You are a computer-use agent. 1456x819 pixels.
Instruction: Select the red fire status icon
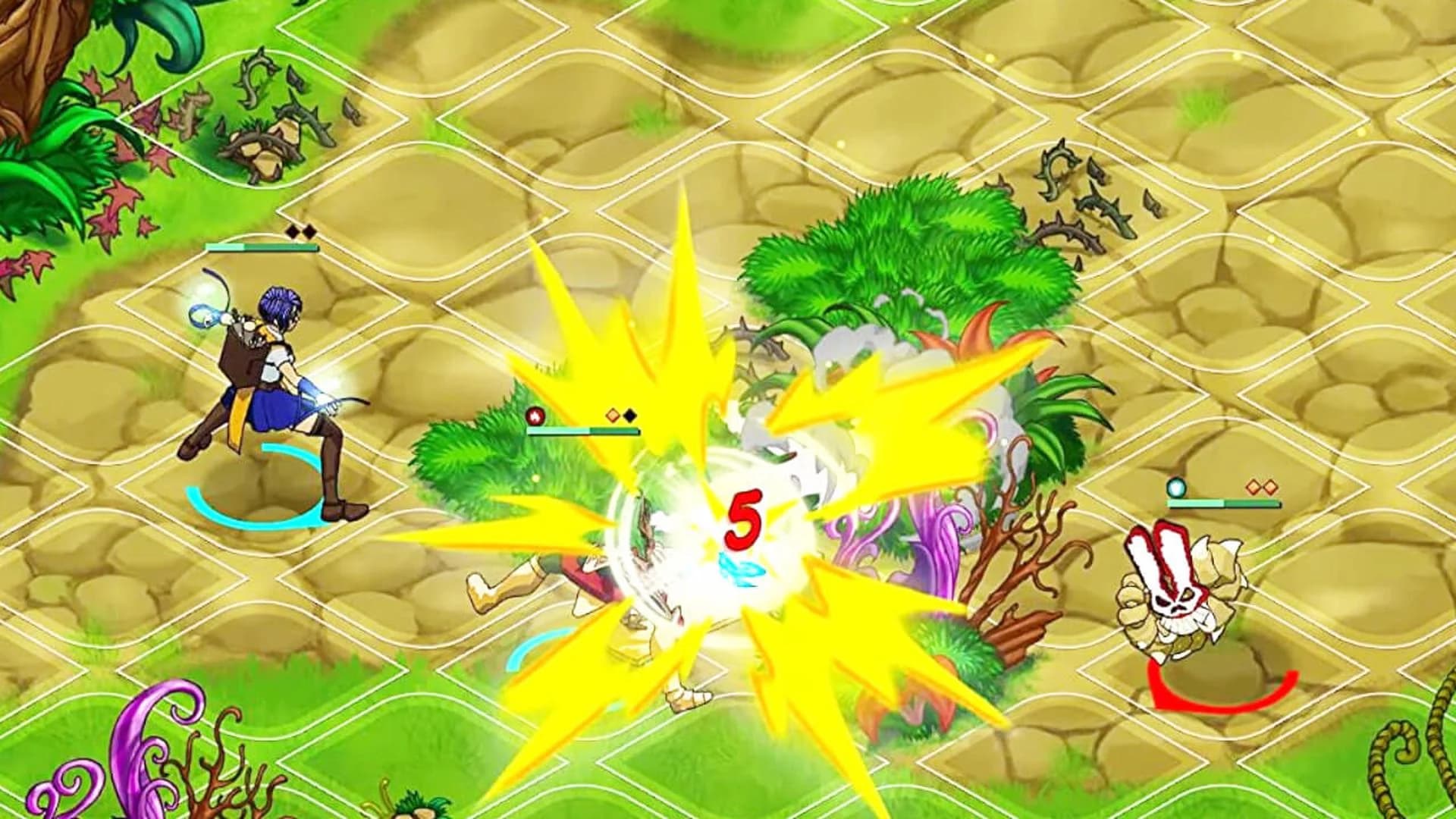[x=535, y=416]
